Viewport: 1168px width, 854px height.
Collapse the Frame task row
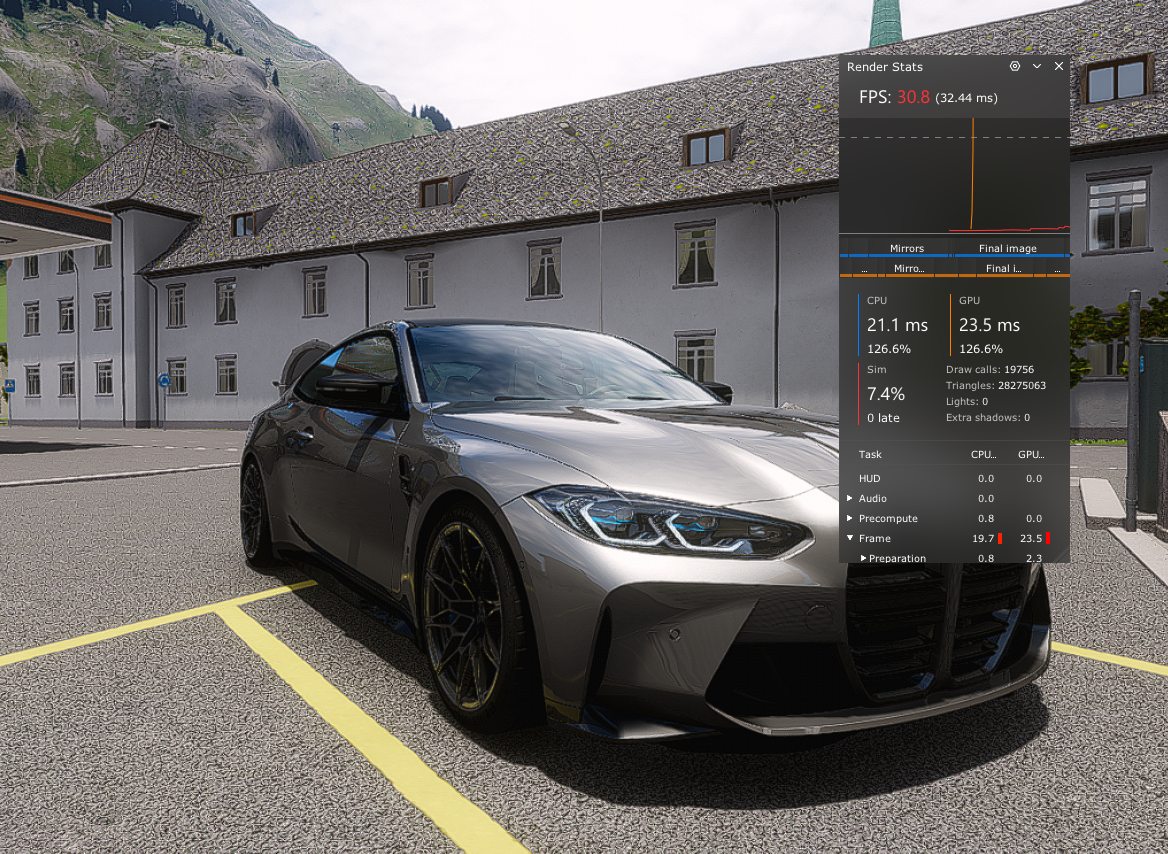tap(850, 538)
